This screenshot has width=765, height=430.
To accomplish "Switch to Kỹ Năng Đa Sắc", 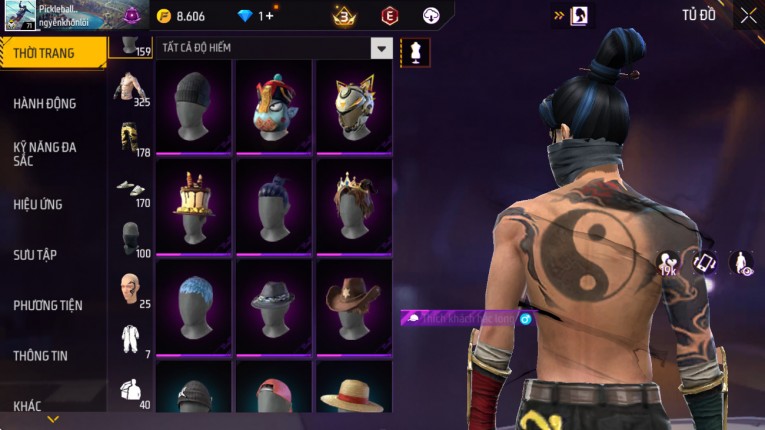I will [45, 153].
